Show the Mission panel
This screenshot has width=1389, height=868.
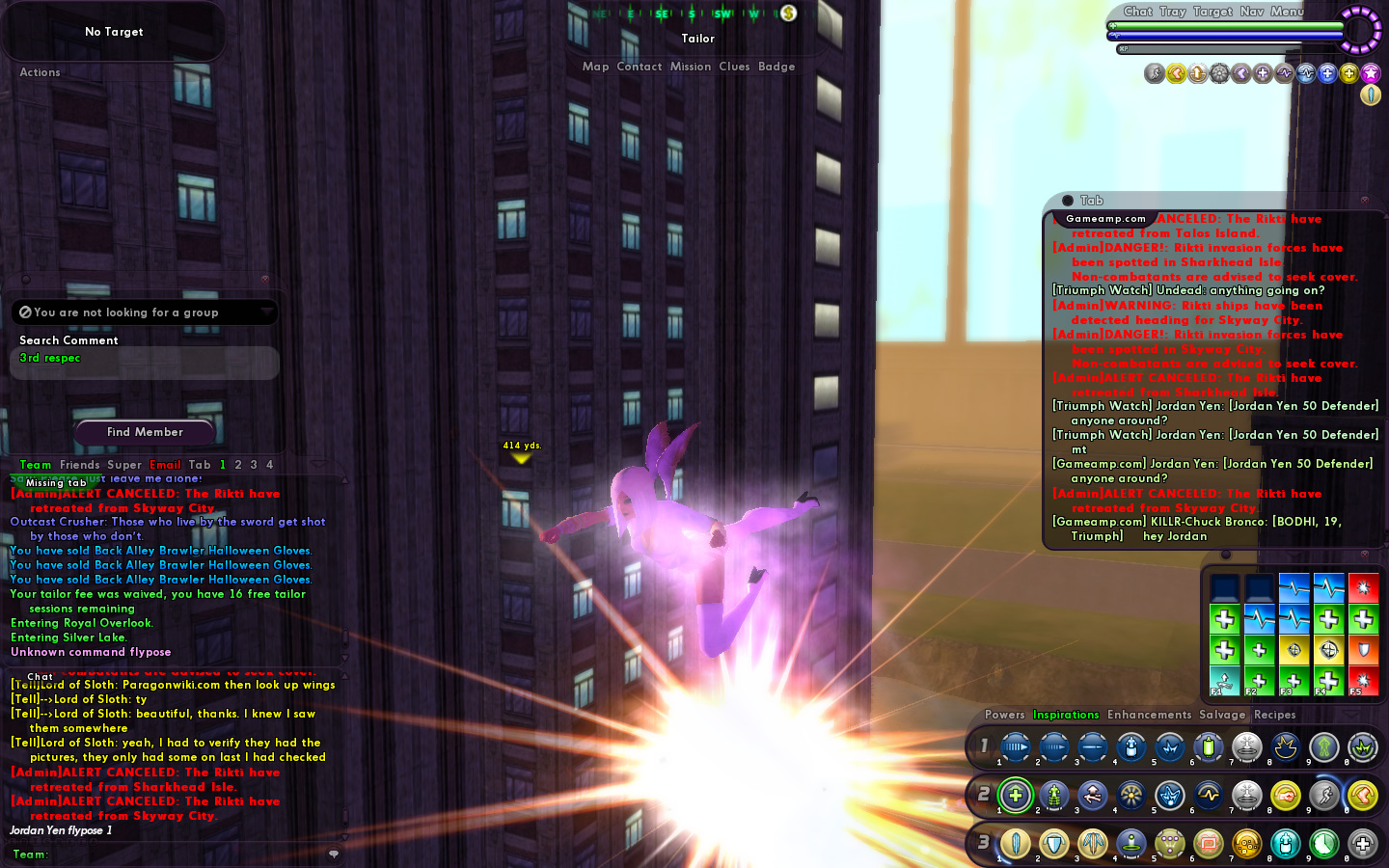691,67
